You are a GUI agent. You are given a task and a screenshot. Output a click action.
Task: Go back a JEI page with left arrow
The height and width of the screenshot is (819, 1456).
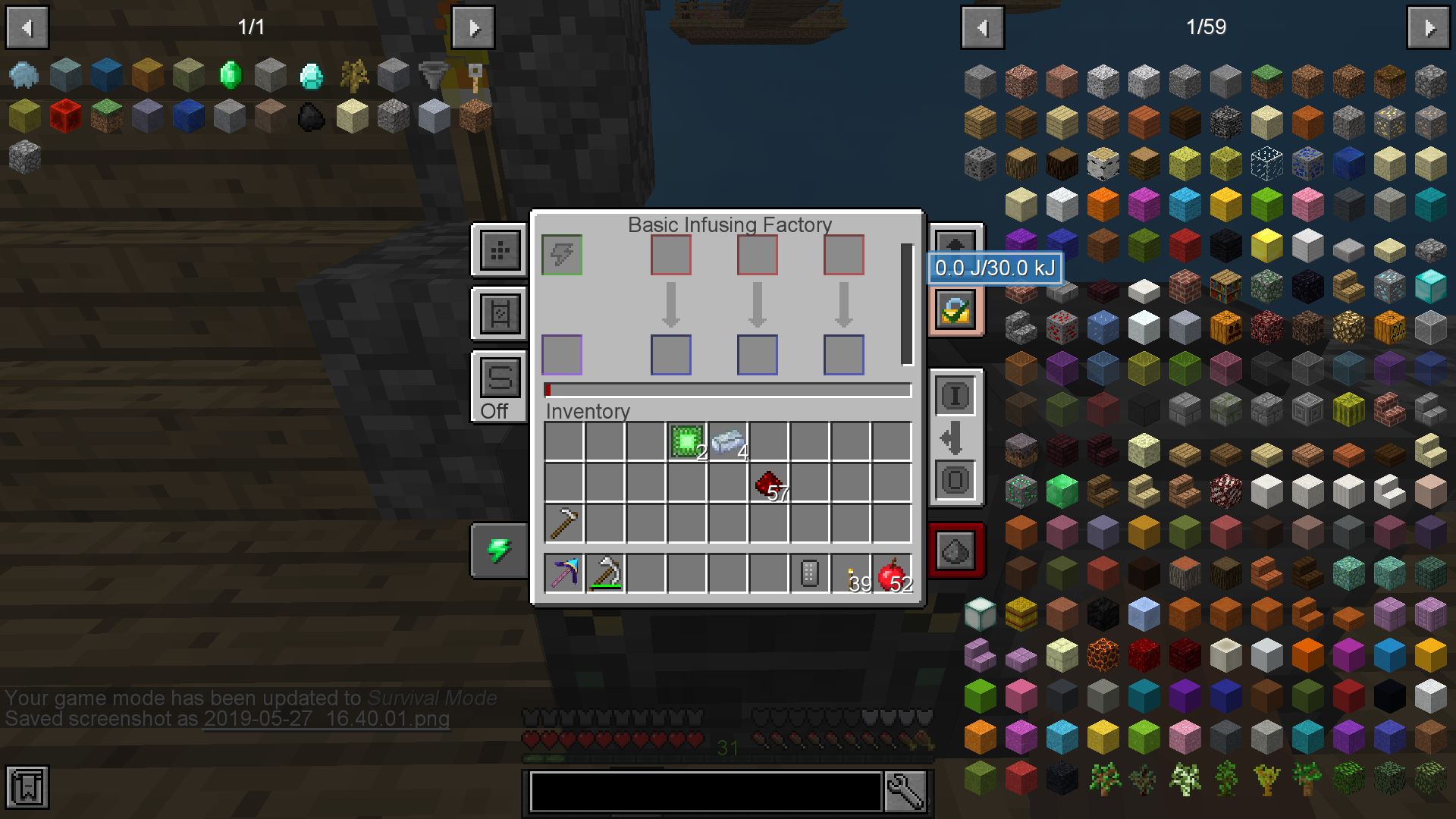pos(983,27)
